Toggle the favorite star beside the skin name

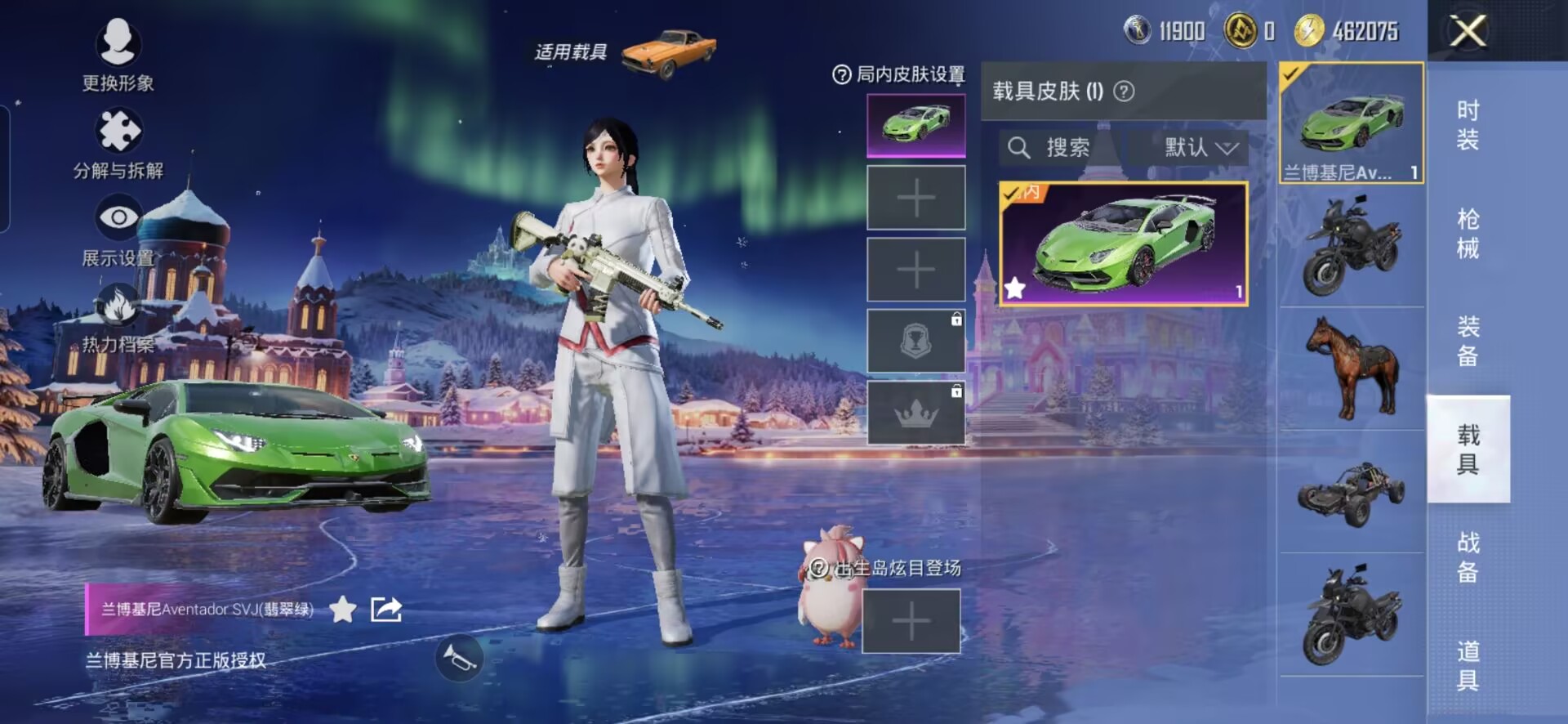(x=343, y=610)
